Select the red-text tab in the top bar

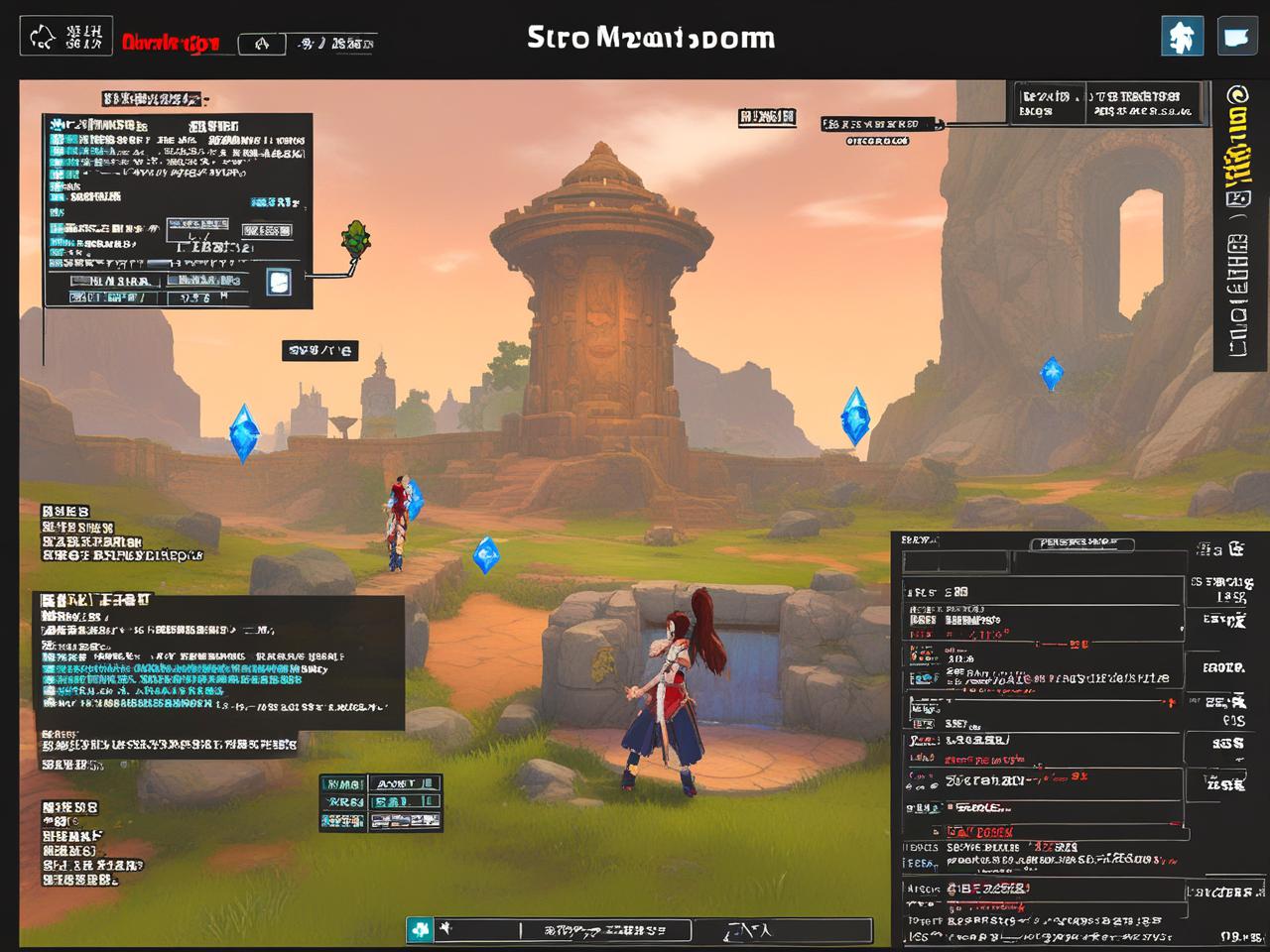pyautogui.click(x=171, y=43)
